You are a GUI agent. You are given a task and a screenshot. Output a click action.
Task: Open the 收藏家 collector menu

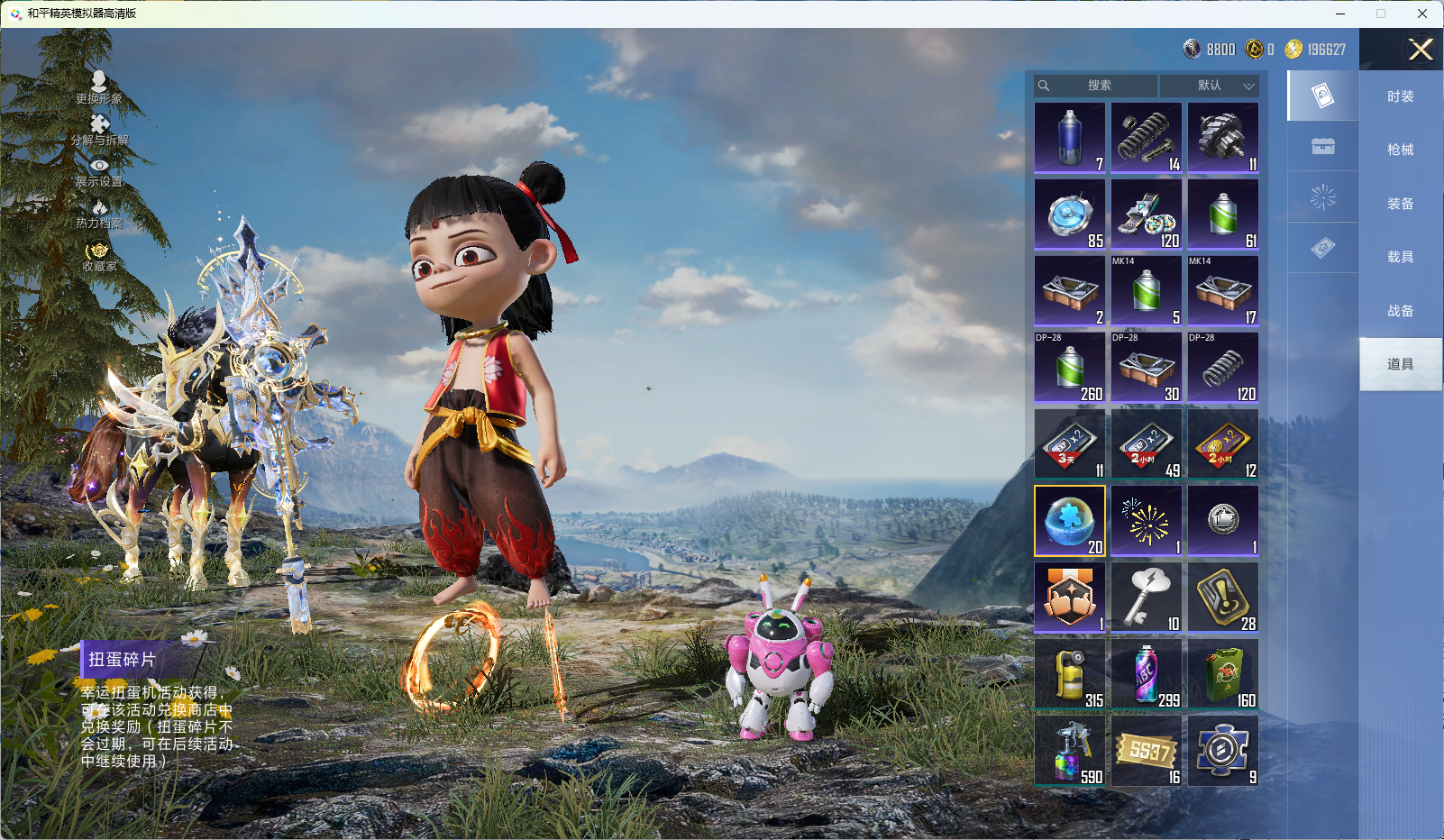(x=99, y=256)
